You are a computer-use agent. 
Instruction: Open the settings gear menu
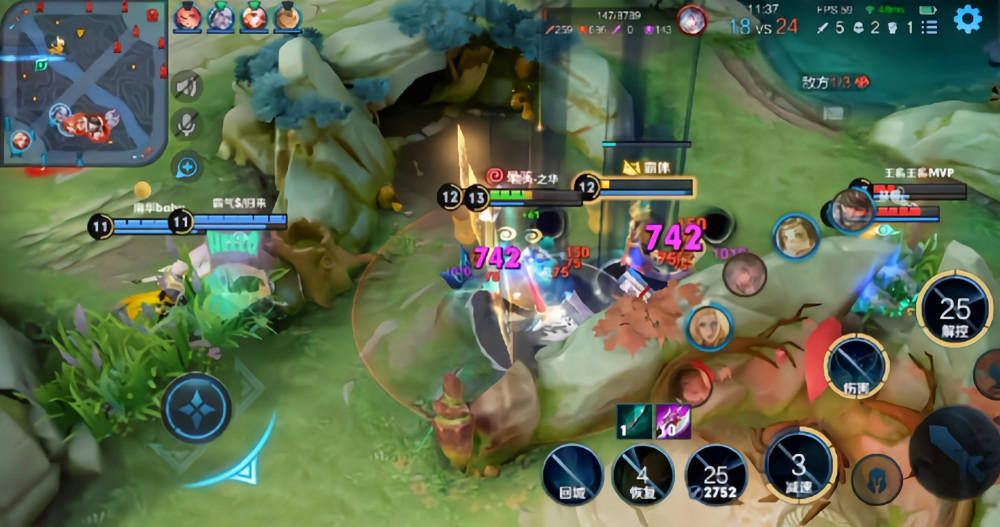[967, 19]
